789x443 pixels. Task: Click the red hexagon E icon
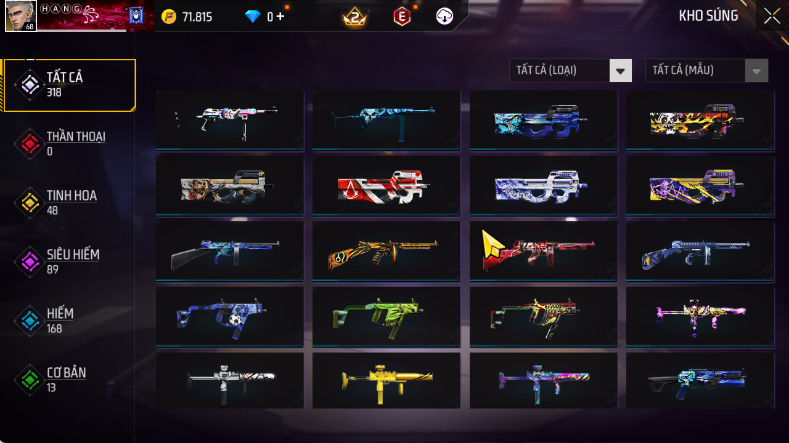[x=402, y=17]
